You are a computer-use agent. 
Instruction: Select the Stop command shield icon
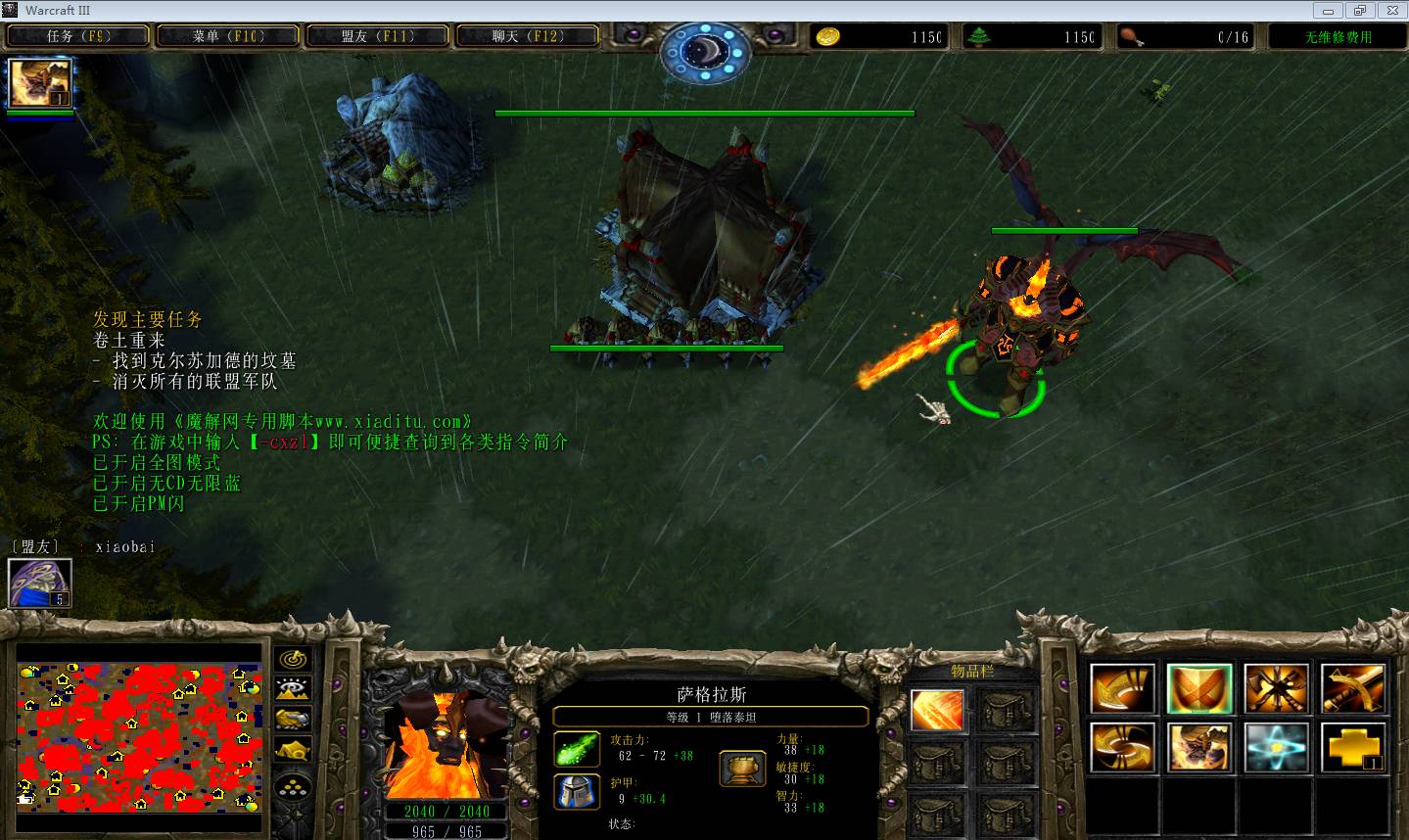1199,688
